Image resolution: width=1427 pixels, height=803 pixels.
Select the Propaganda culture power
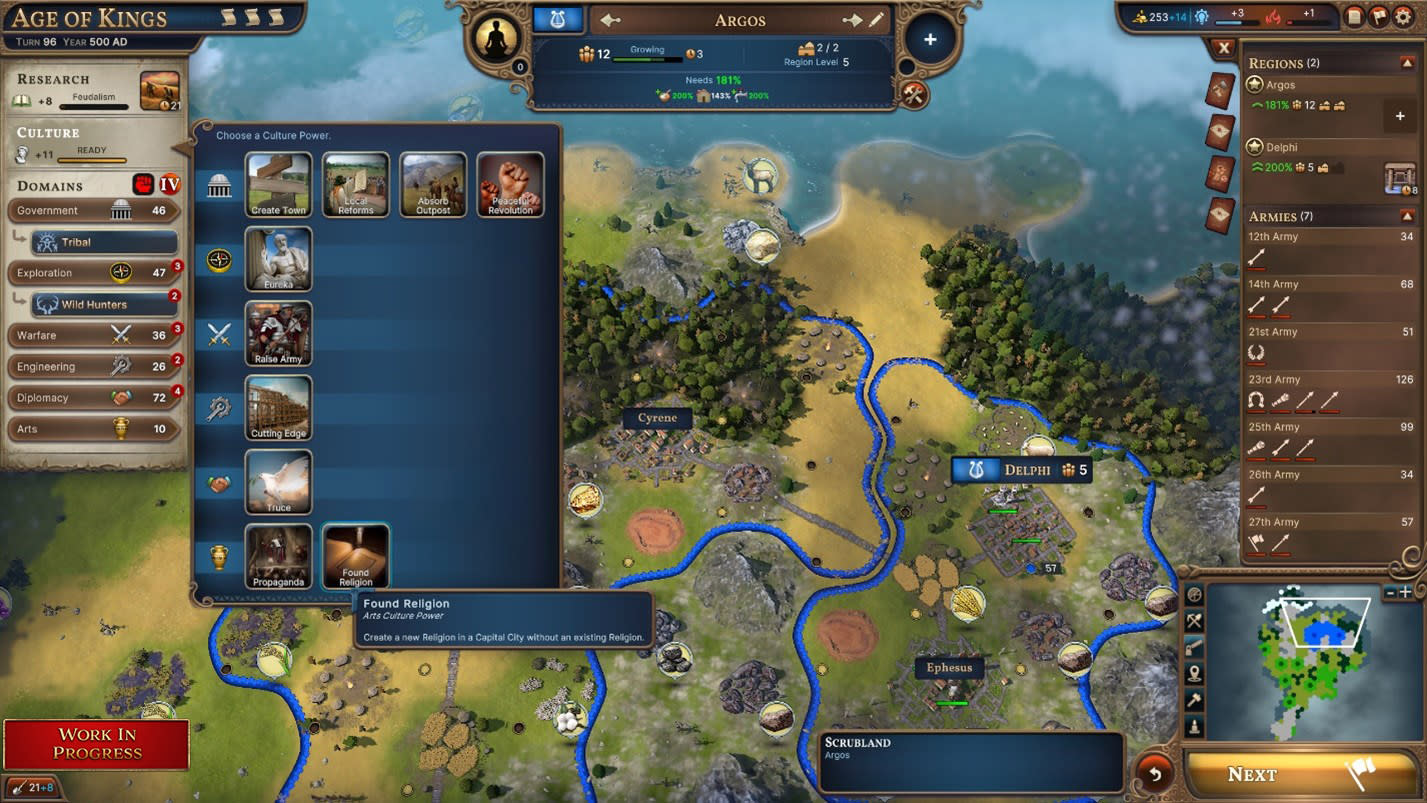279,556
